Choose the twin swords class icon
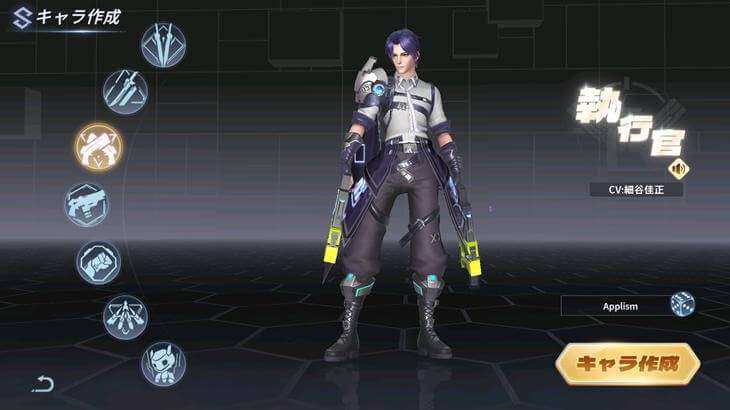Image resolution: width=730 pixels, height=410 pixels. (126, 91)
